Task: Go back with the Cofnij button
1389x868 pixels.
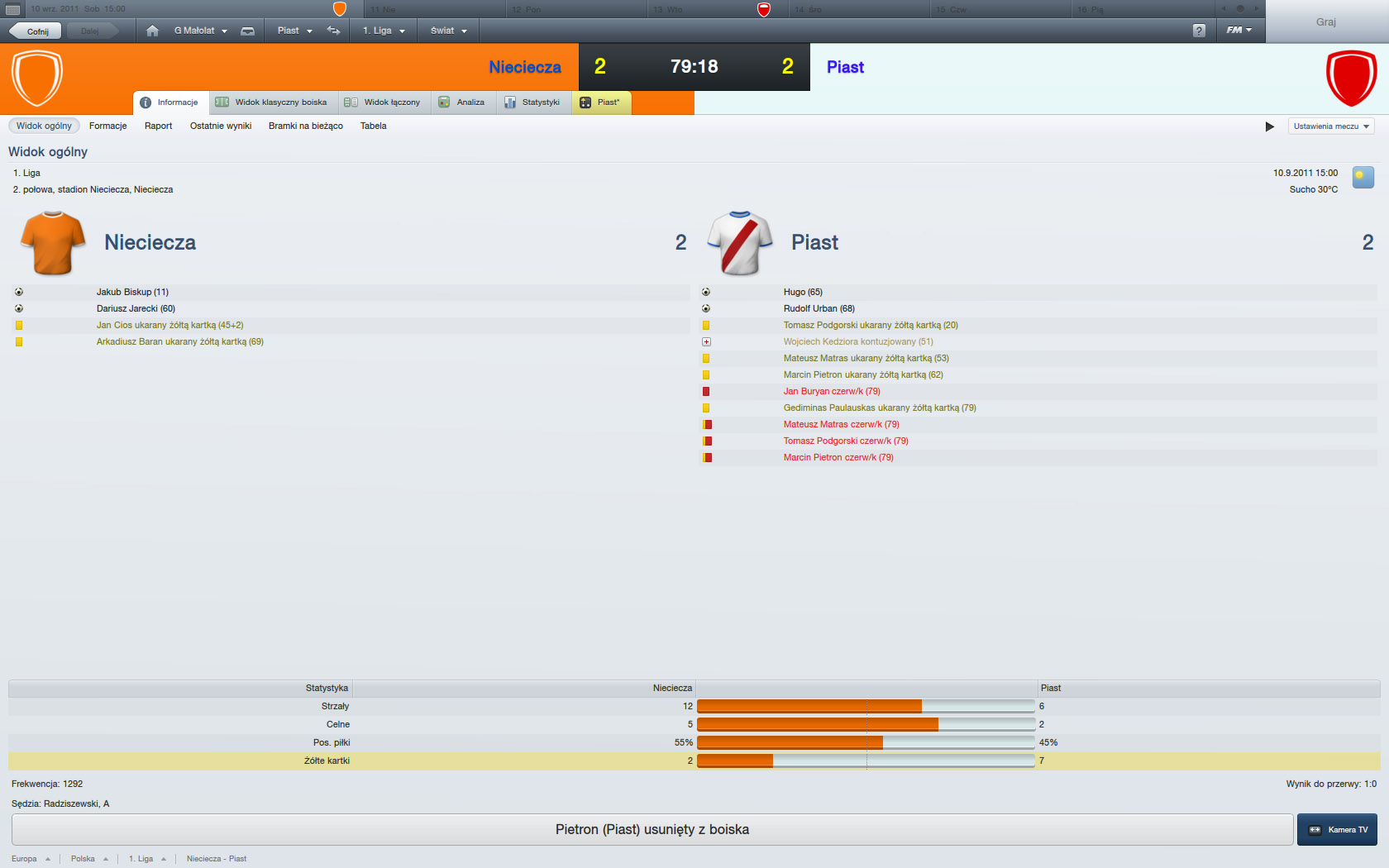Action: (x=36, y=31)
